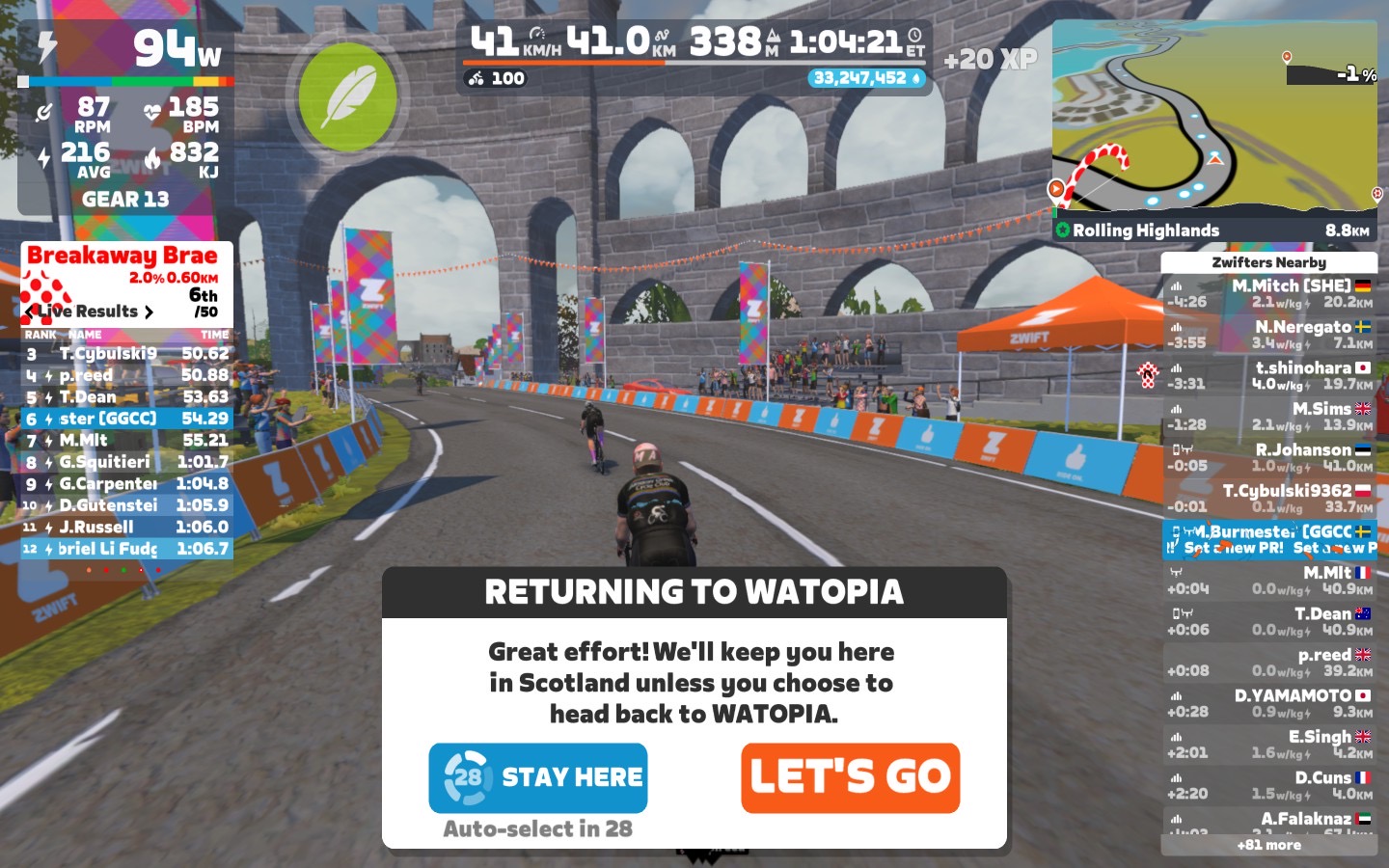
Task: Select D.Gutenstei leaderboard row
Action: [127, 505]
